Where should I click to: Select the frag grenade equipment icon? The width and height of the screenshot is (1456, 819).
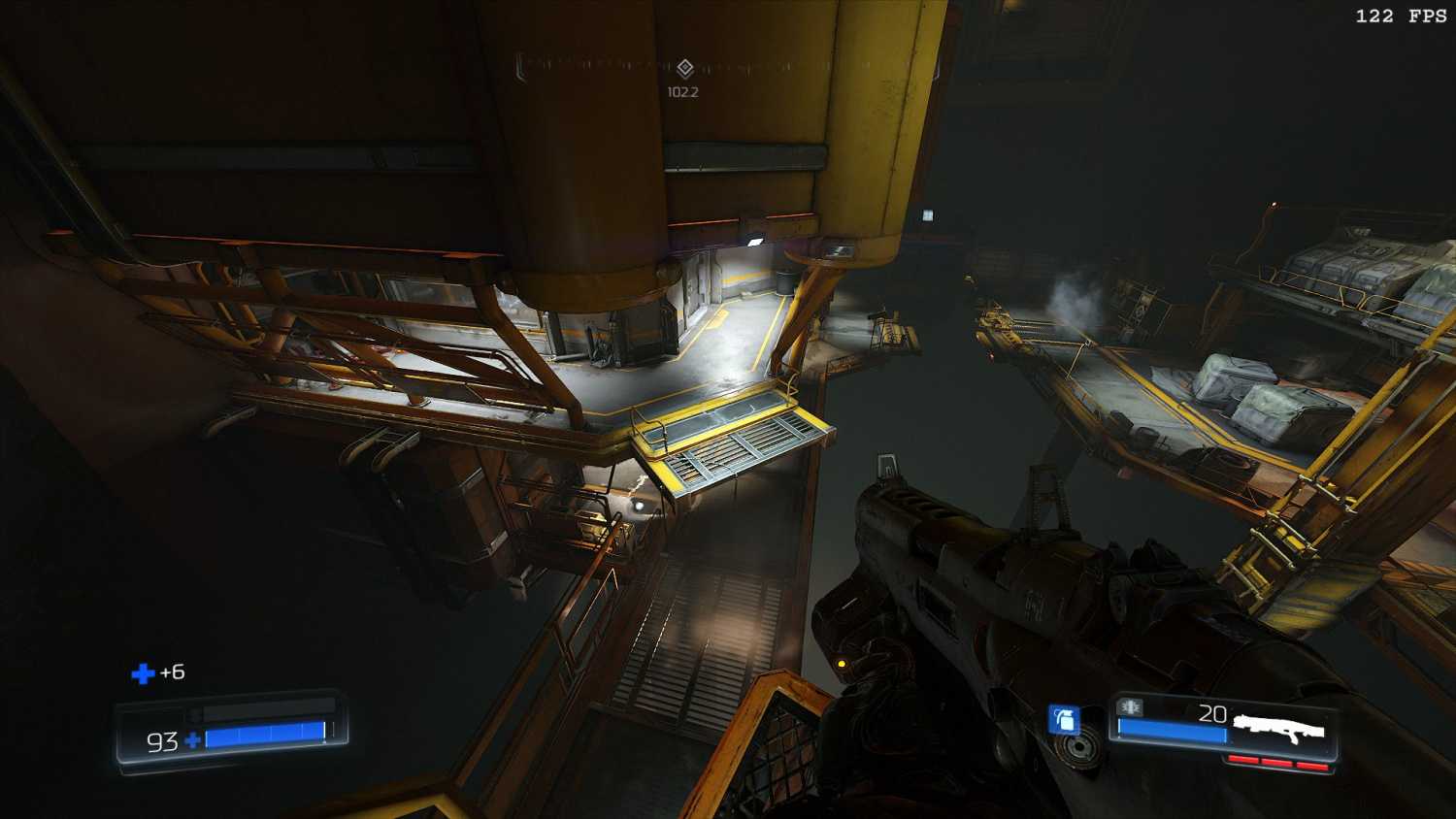click(x=1065, y=720)
